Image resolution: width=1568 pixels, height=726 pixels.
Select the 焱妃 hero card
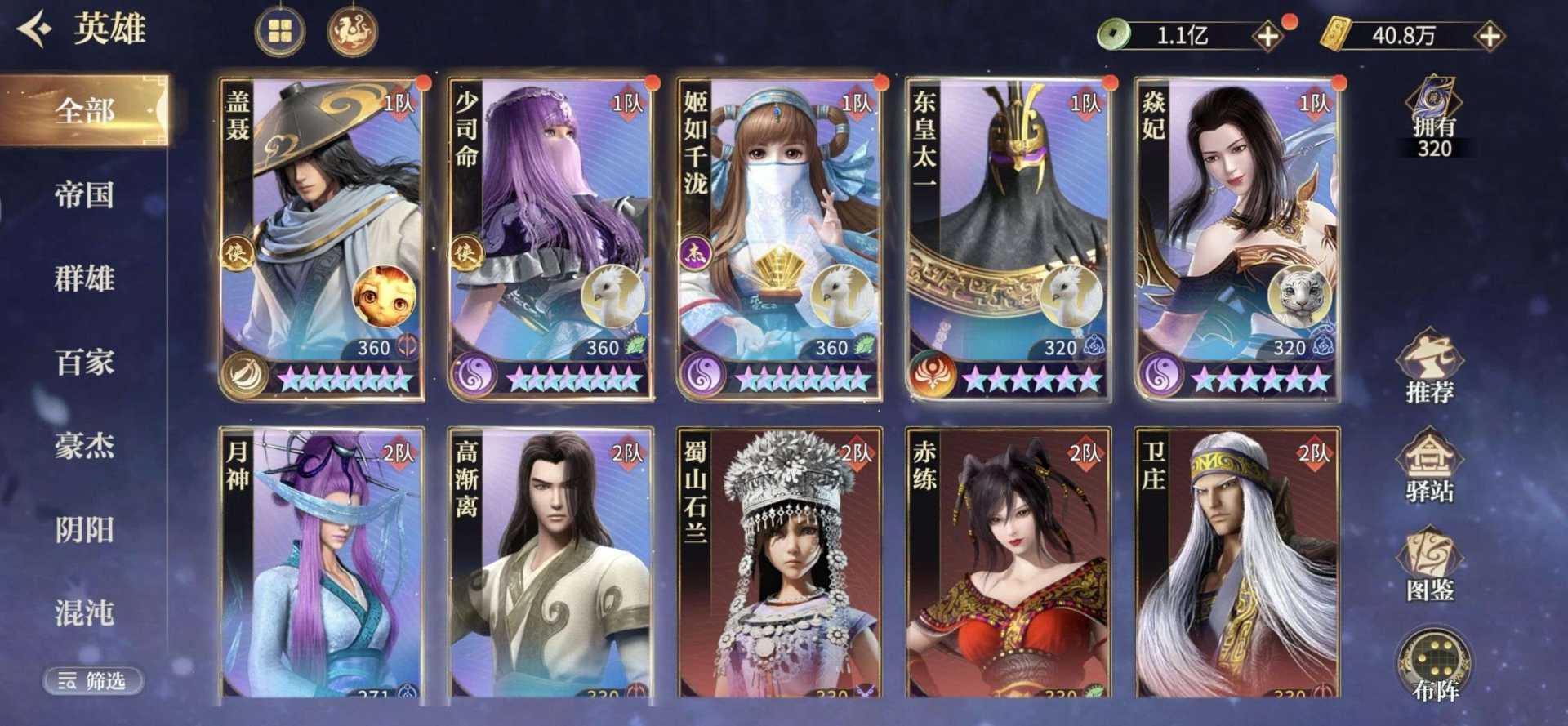click(1236, 238)
